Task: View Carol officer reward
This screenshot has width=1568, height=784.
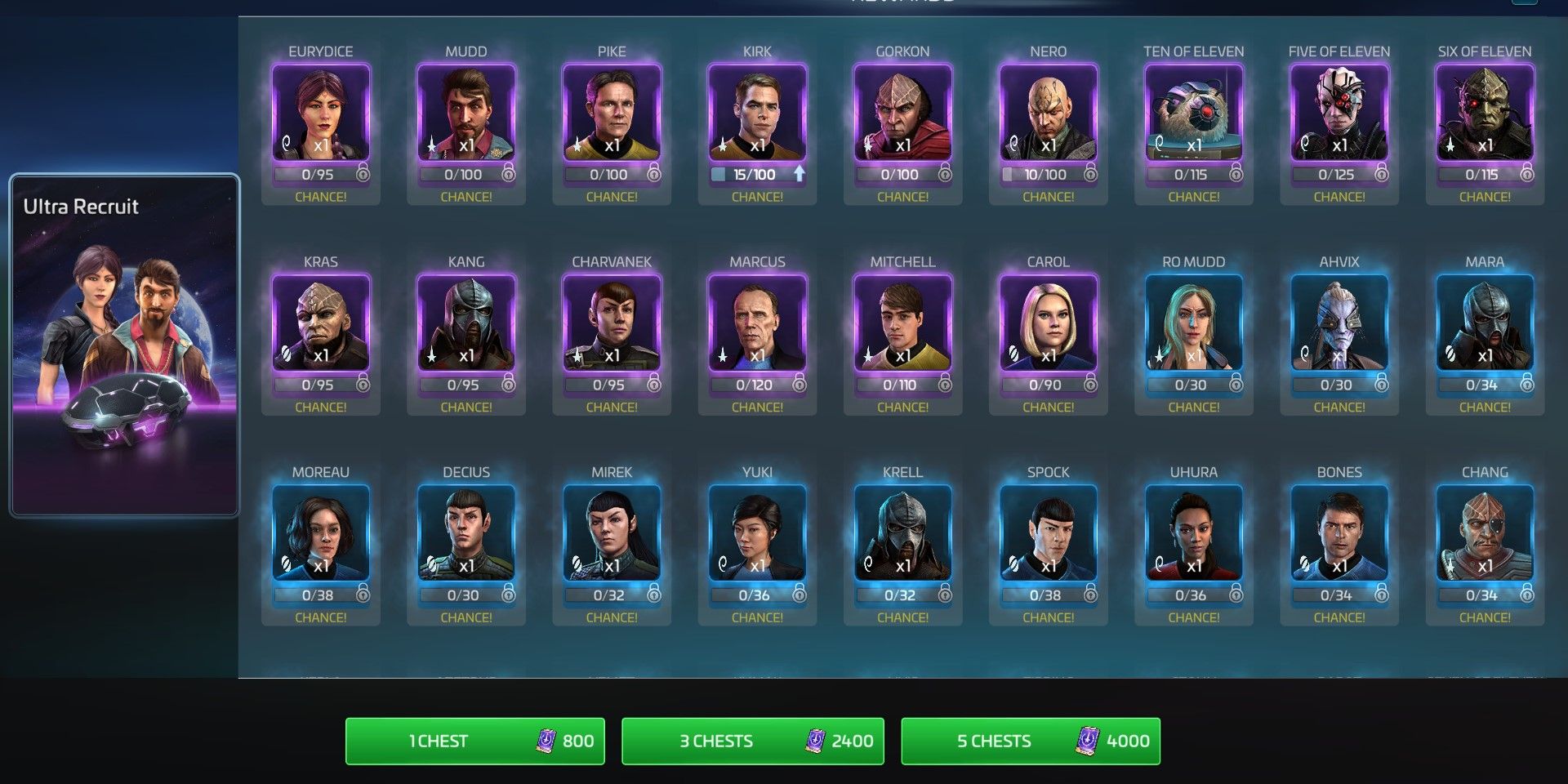Action: coord(1048,323)
